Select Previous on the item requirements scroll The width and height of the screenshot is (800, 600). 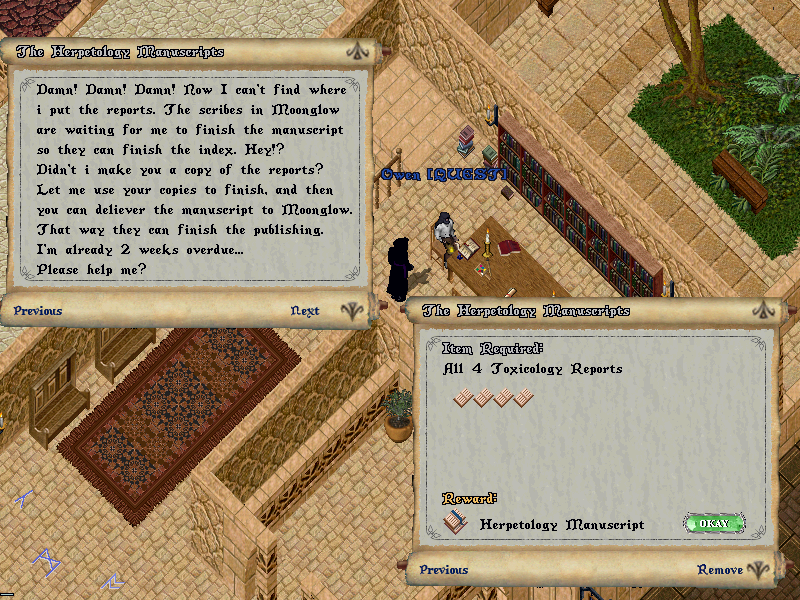[x=444, y=570]
